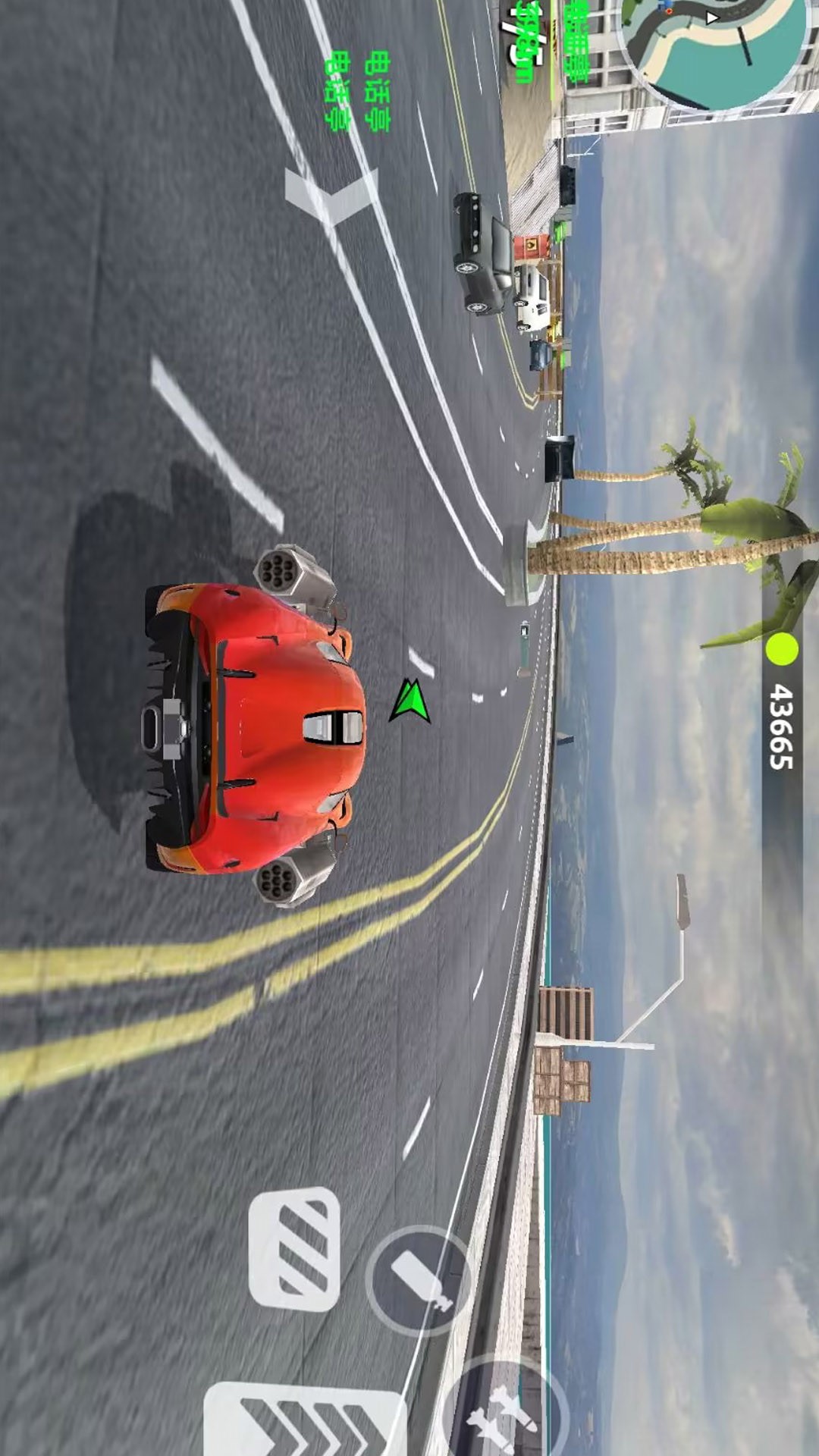Tap the striped brake pedal button

(294, 1250)
